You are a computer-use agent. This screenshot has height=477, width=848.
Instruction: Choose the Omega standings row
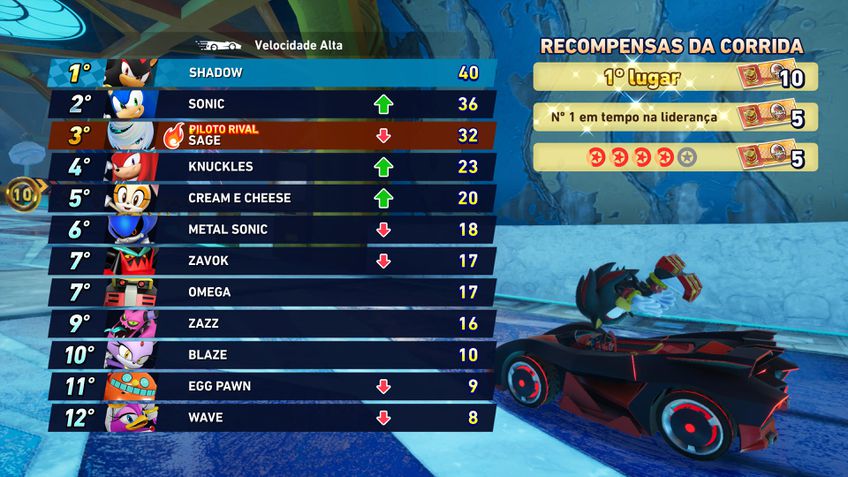[x=273, y=292]
